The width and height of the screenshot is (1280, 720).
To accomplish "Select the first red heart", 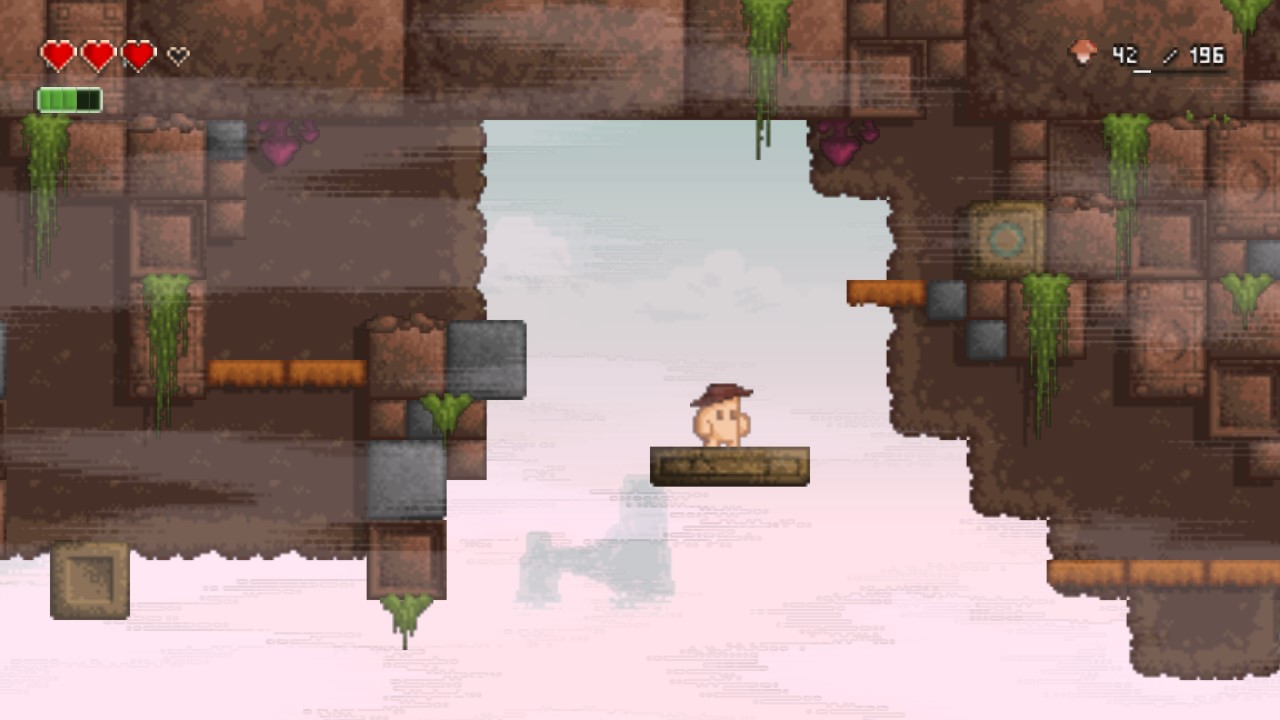I will pos(60,53).
